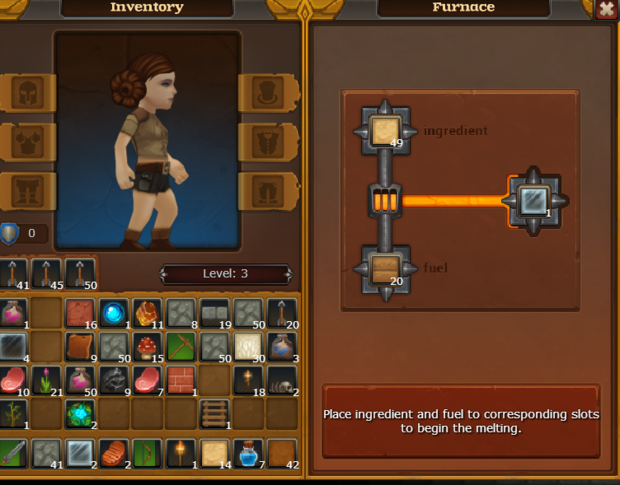
Task: Select the pickaxe in the inventory
Action: (181, 347)
